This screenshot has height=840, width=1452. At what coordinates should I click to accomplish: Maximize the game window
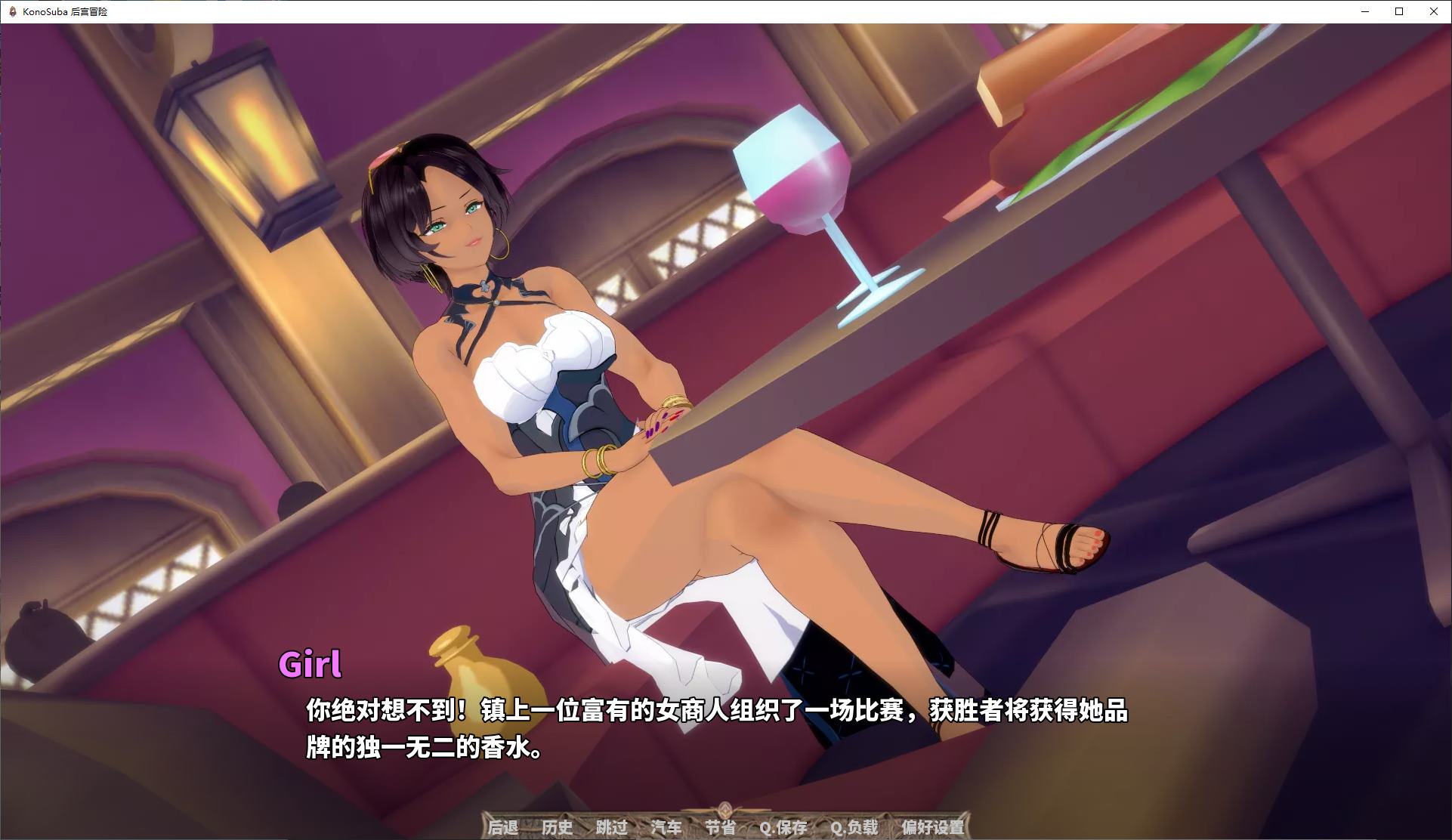[1398, 12]
